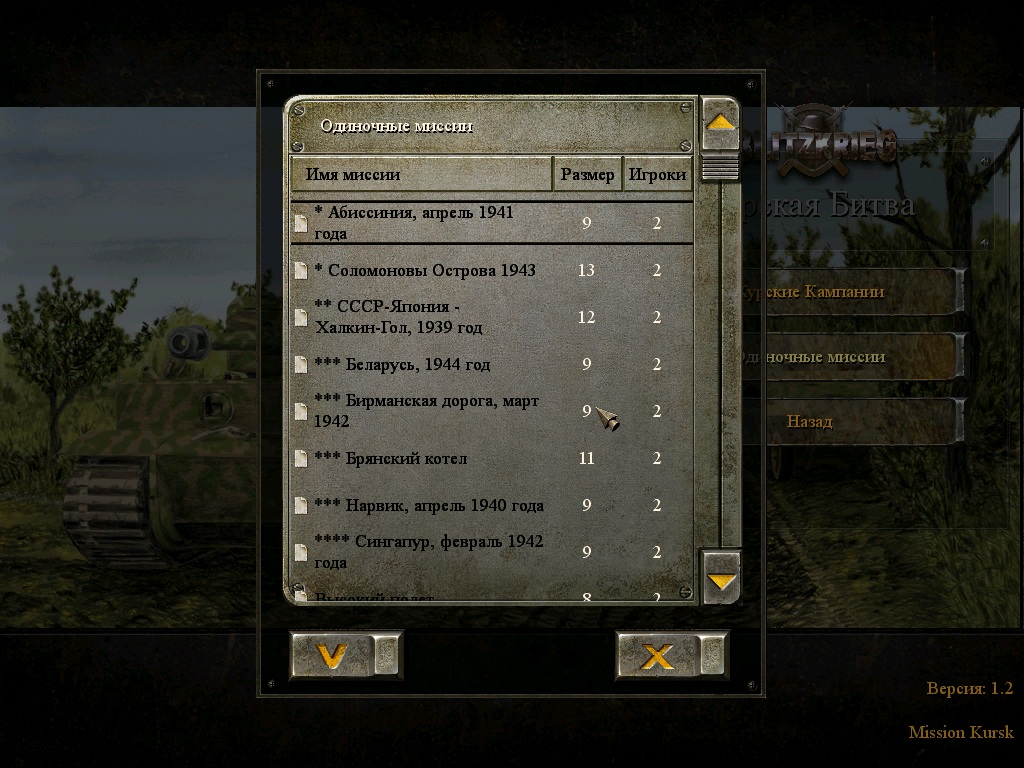Select the Сингапур, февраль 1942 mission
The image size is (1024, 768).
[430, 552]
